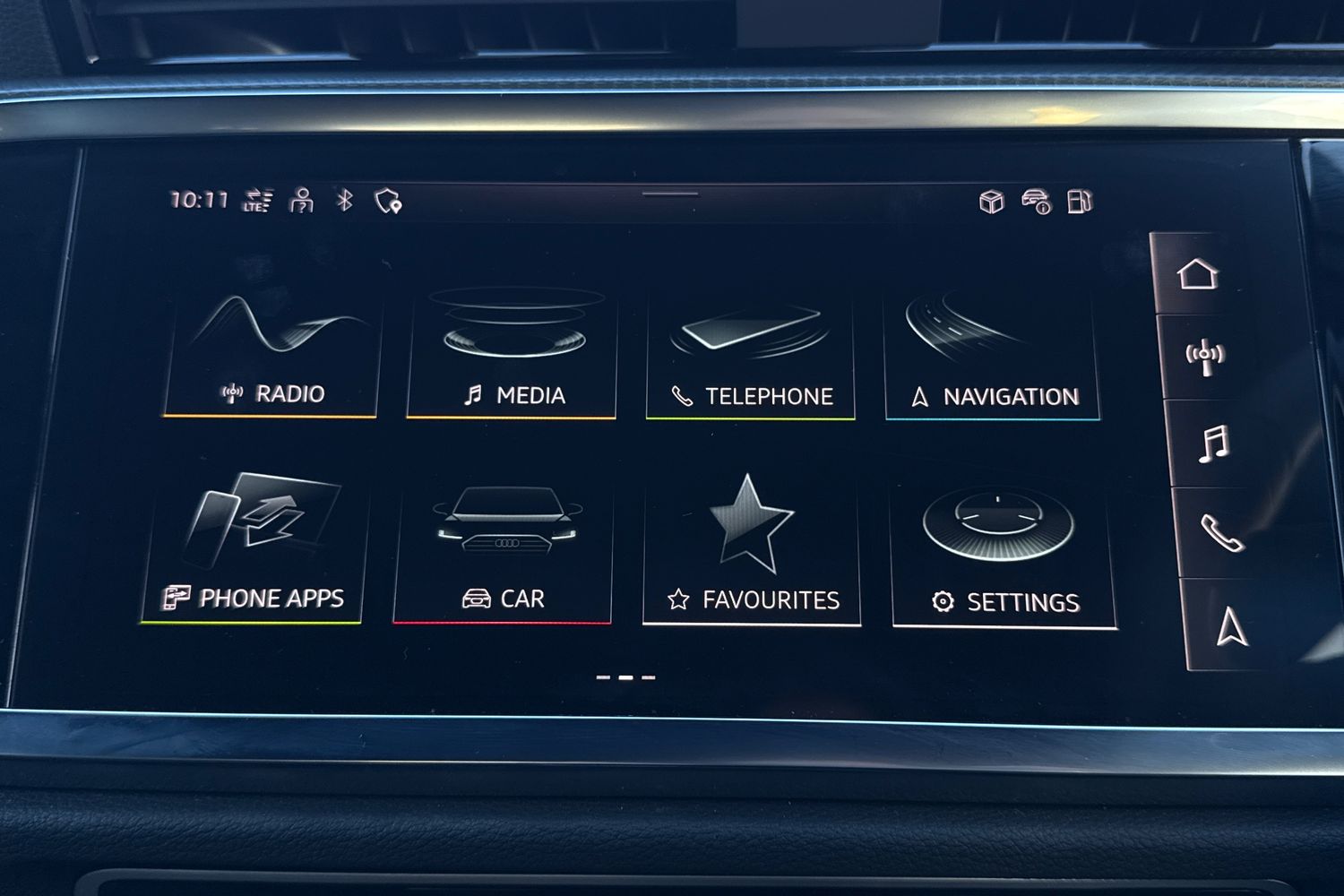Tap the navigation arrow sidebar shortcut
This screenshot has width=1344, height=896.
coord(1232,625)
